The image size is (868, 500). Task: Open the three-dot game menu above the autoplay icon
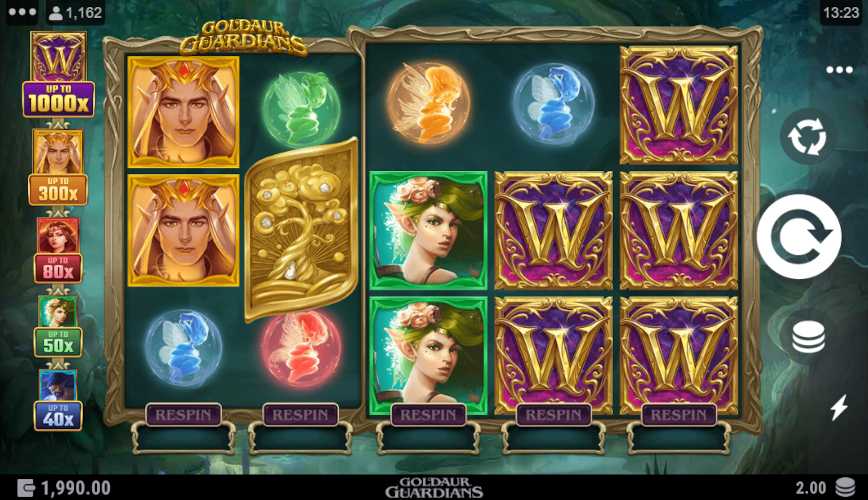coord(839,71)
